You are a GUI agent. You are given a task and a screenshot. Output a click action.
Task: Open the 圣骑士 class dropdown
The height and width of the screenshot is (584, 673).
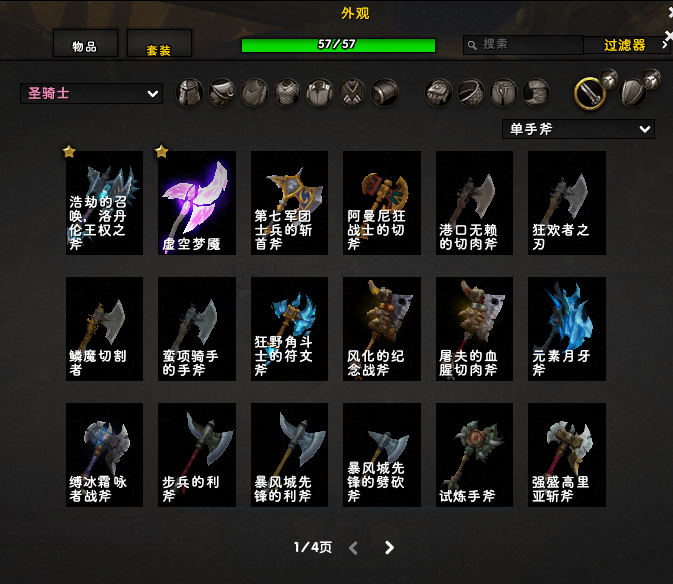click(x=91, y=94)
